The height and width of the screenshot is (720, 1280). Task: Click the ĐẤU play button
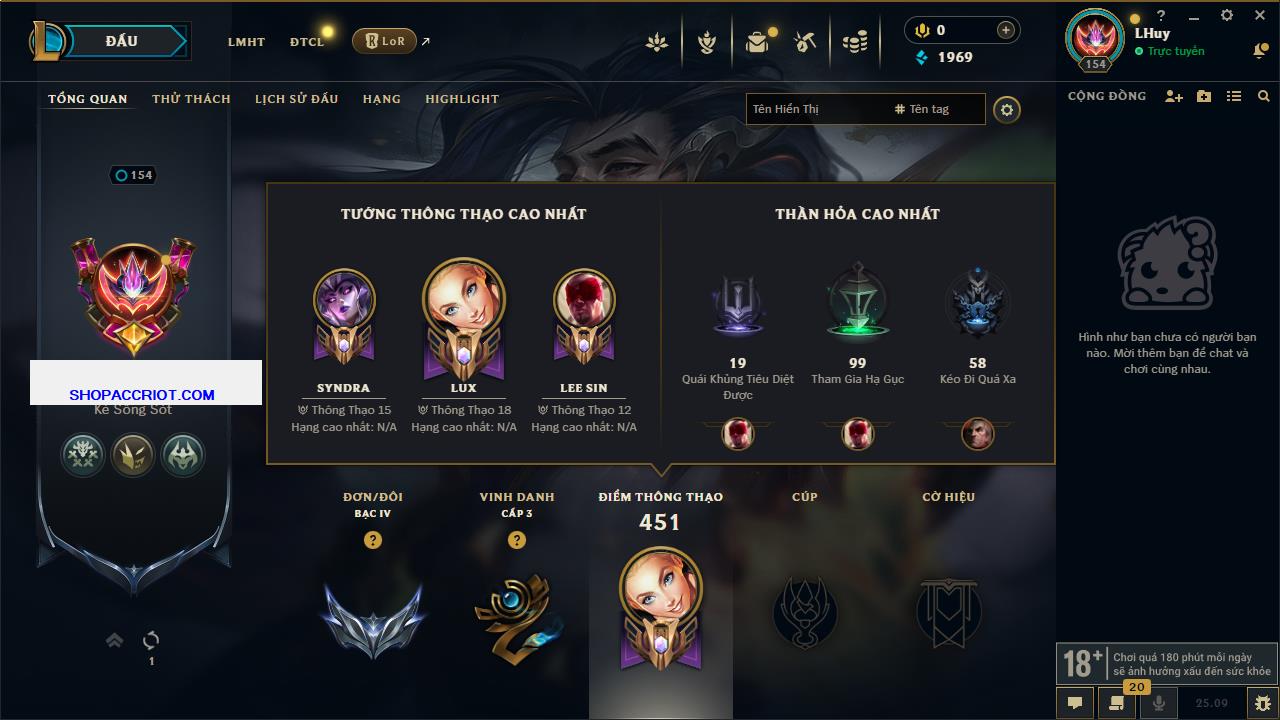point(122,41)
